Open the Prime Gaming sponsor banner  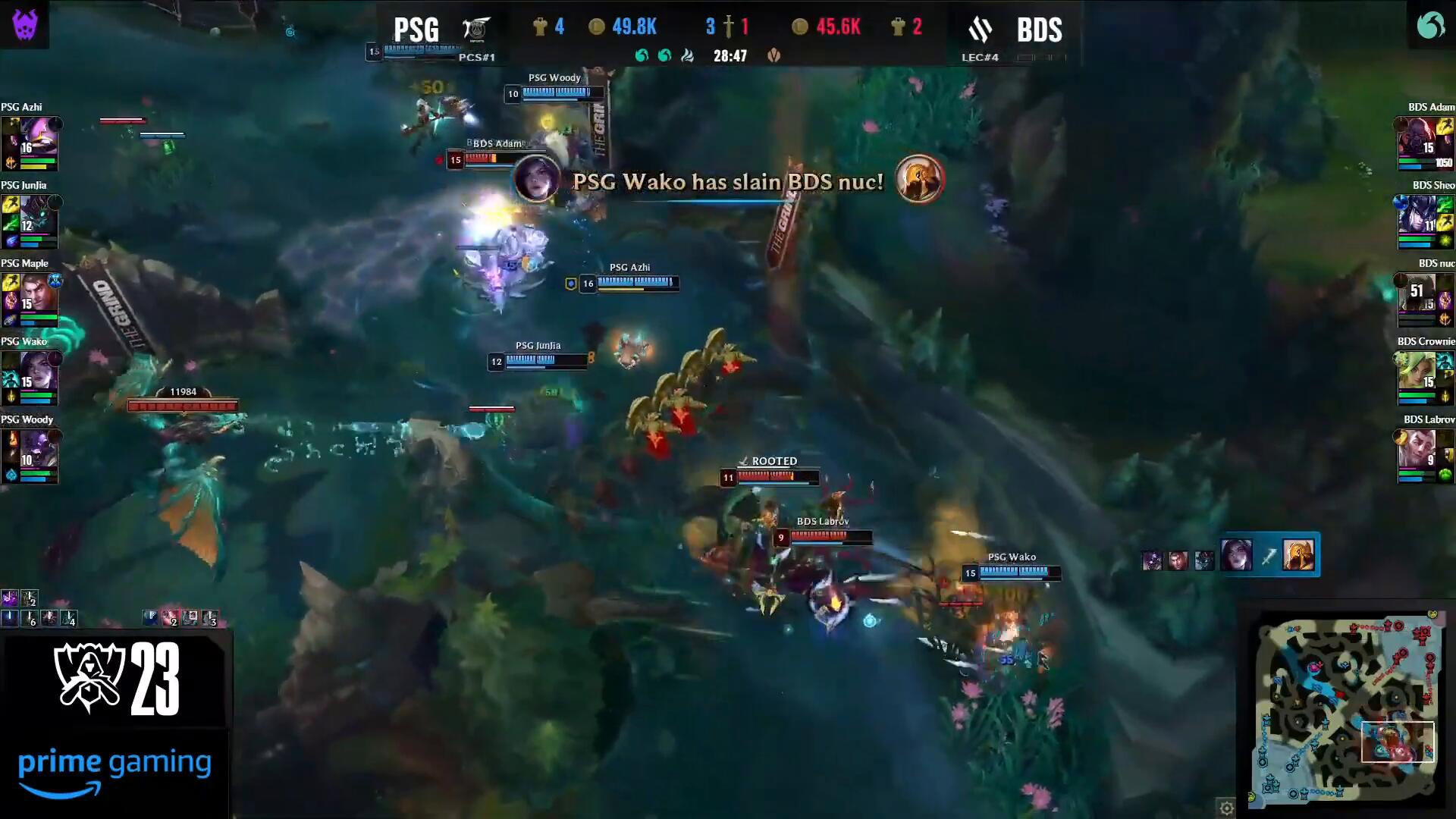coord(114,770)
